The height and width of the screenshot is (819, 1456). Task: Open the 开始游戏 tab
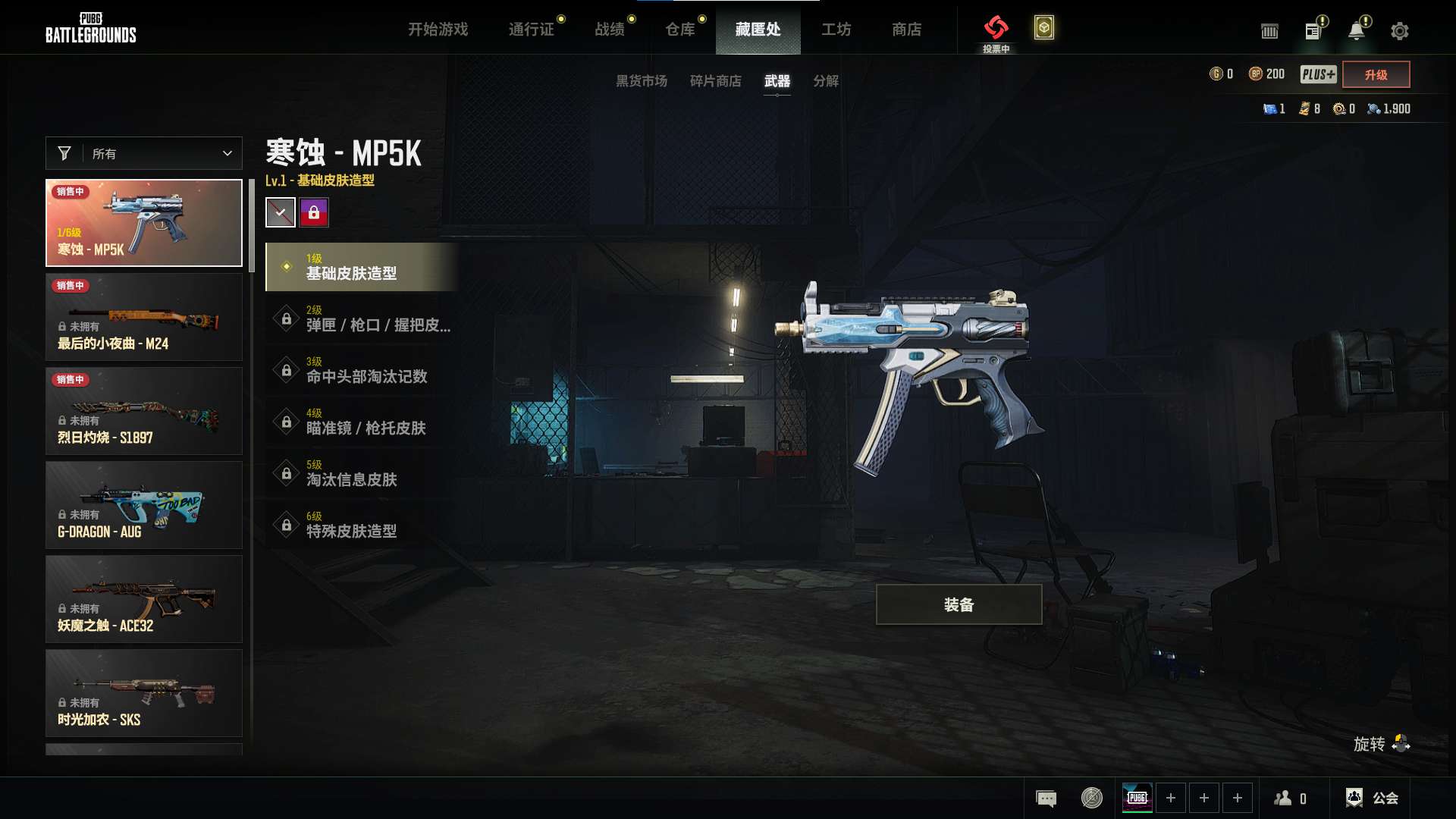click(438, 30)
